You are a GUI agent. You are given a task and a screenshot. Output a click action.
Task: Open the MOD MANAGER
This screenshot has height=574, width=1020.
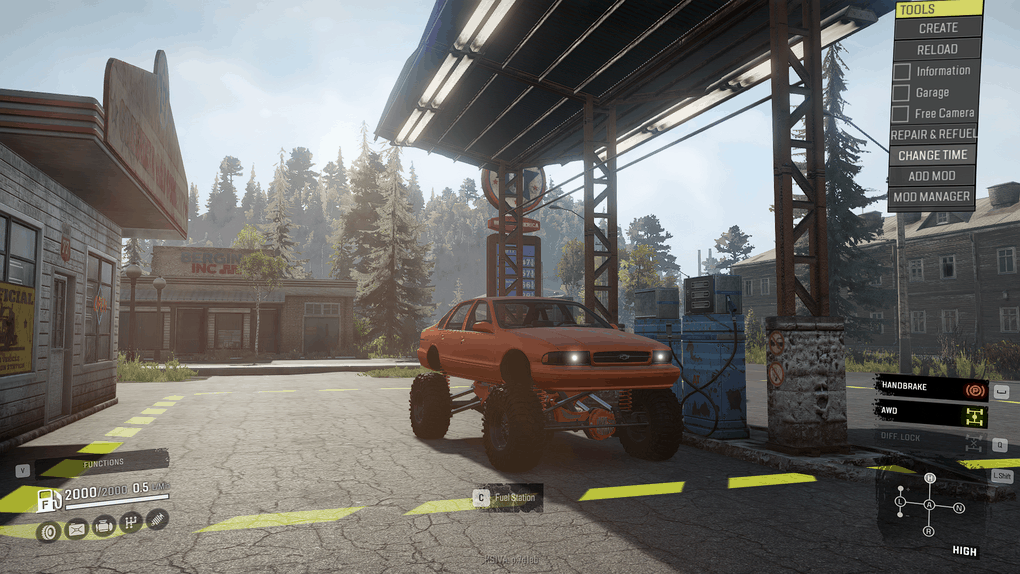[x=933, y=197]
